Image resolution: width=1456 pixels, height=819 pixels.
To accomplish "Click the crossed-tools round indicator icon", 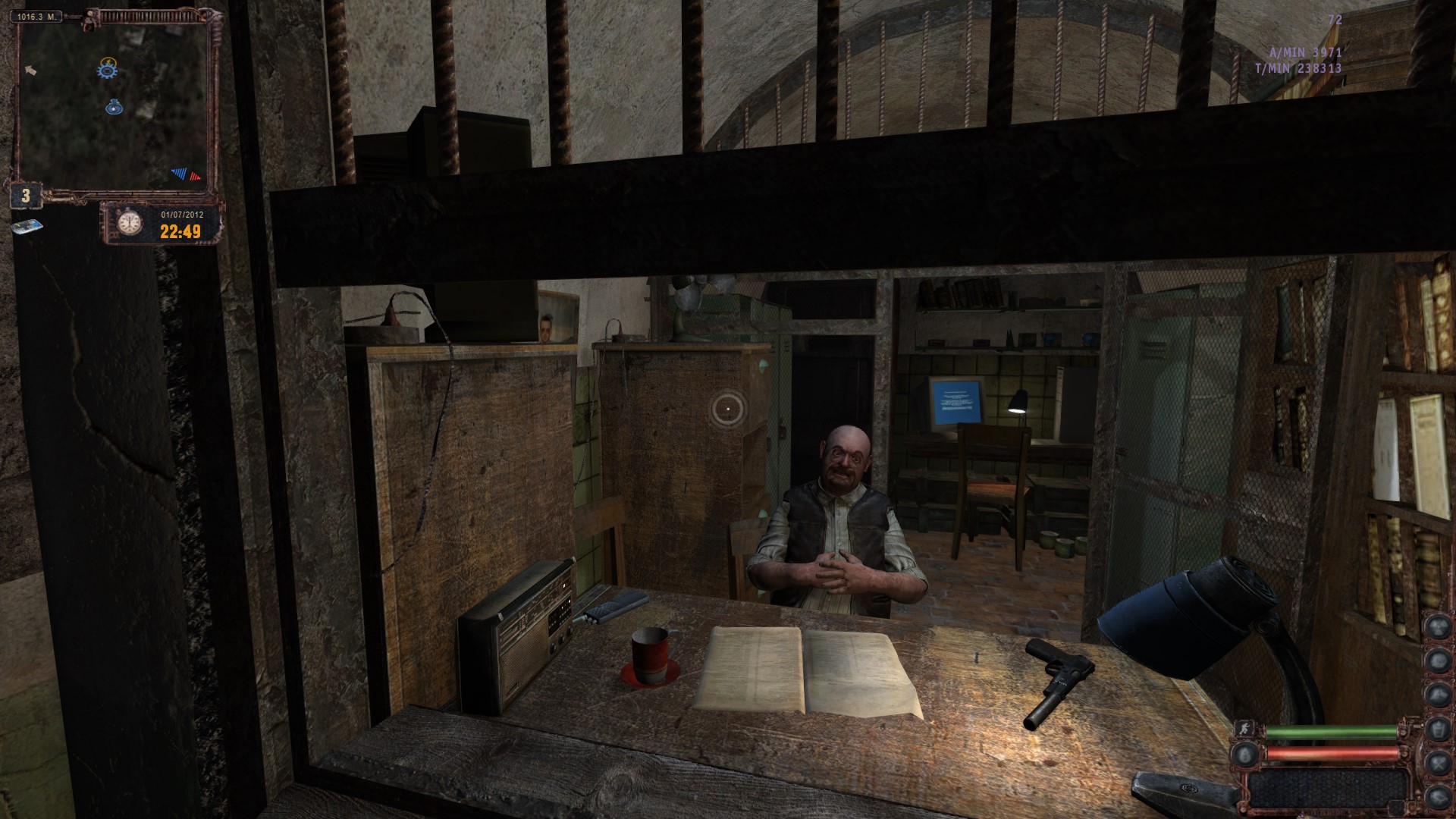I will [1439, 761].
